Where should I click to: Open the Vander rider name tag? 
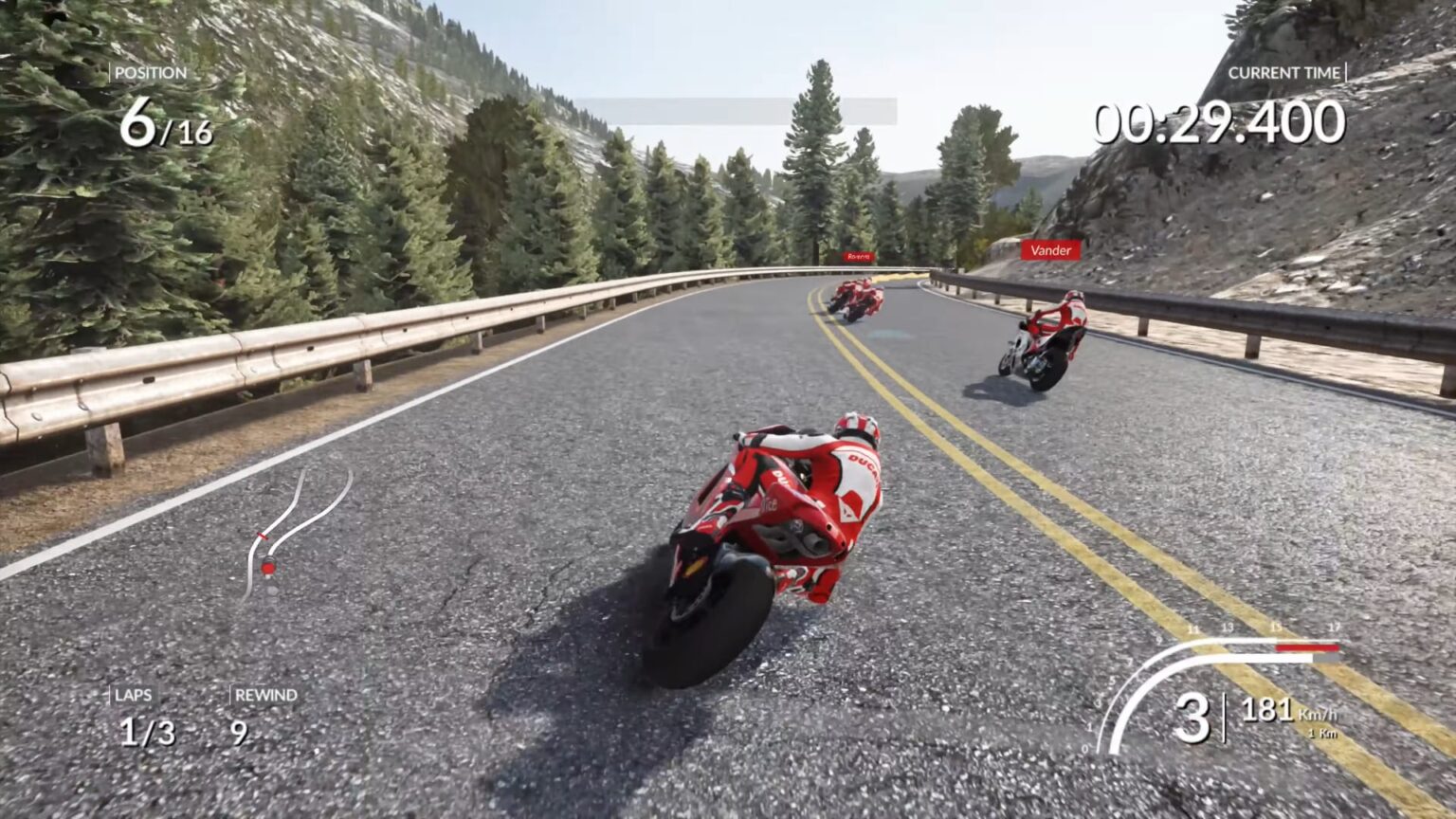click(1052, 251)
